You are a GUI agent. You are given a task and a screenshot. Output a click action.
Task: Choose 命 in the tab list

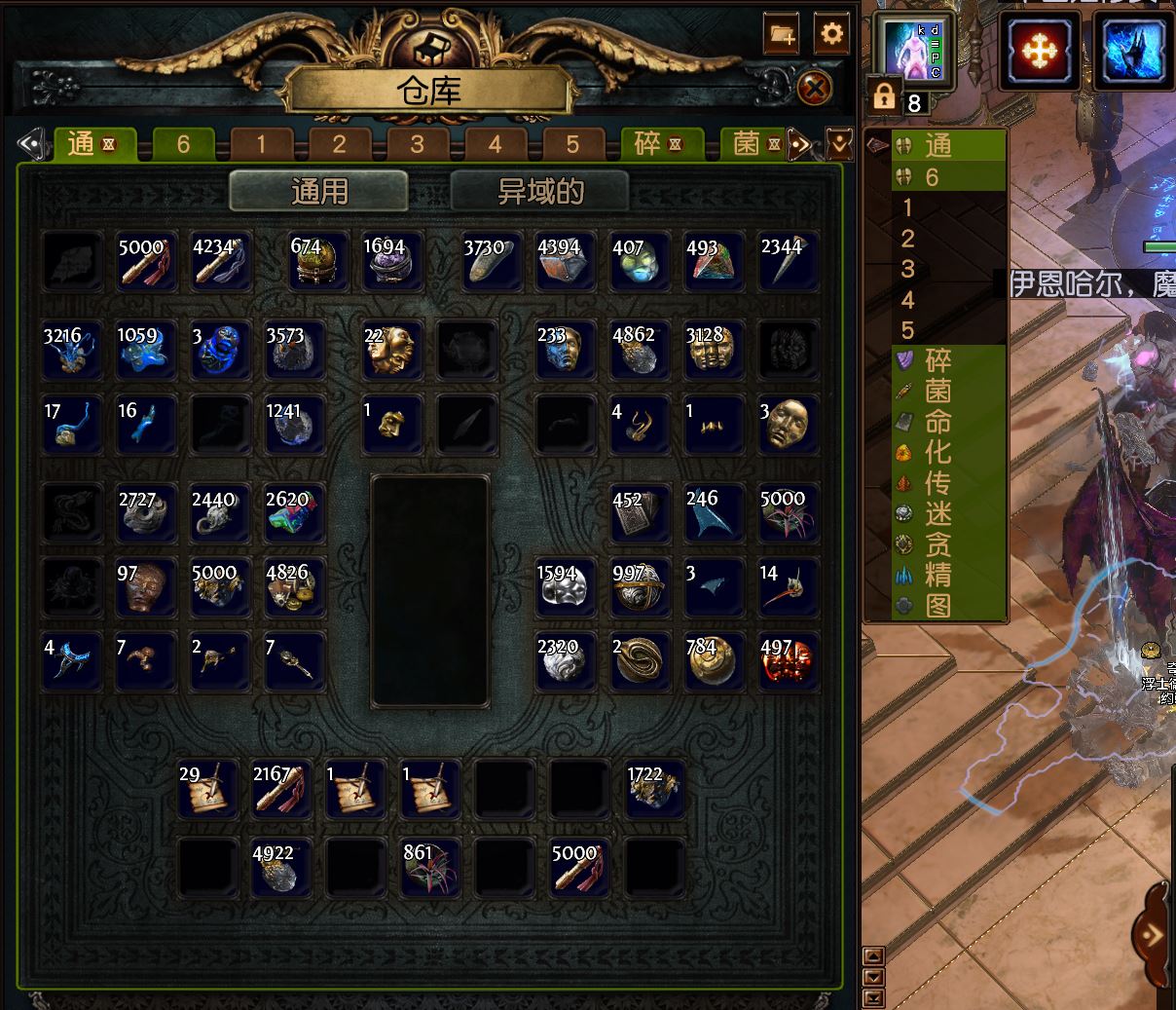[937, 422]
